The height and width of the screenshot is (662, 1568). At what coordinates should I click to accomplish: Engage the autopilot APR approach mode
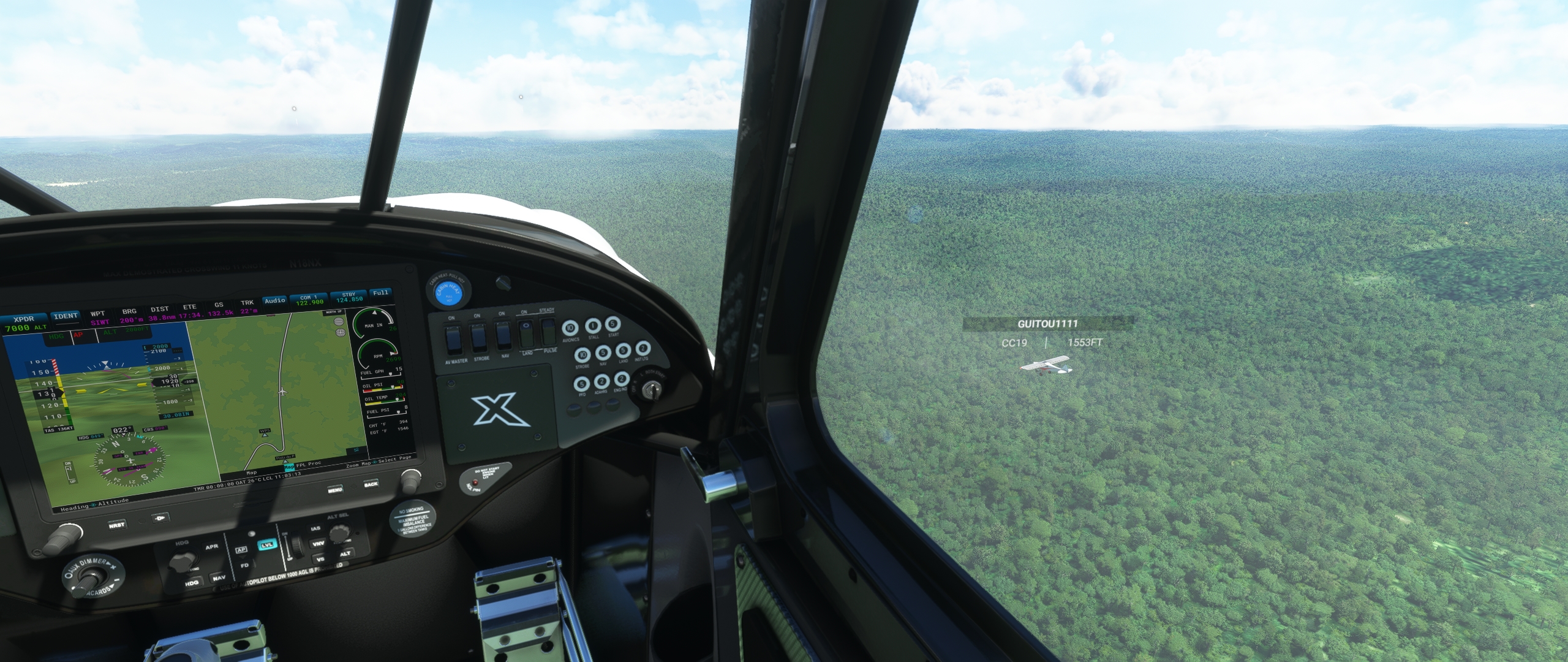[x=211, y=547]
